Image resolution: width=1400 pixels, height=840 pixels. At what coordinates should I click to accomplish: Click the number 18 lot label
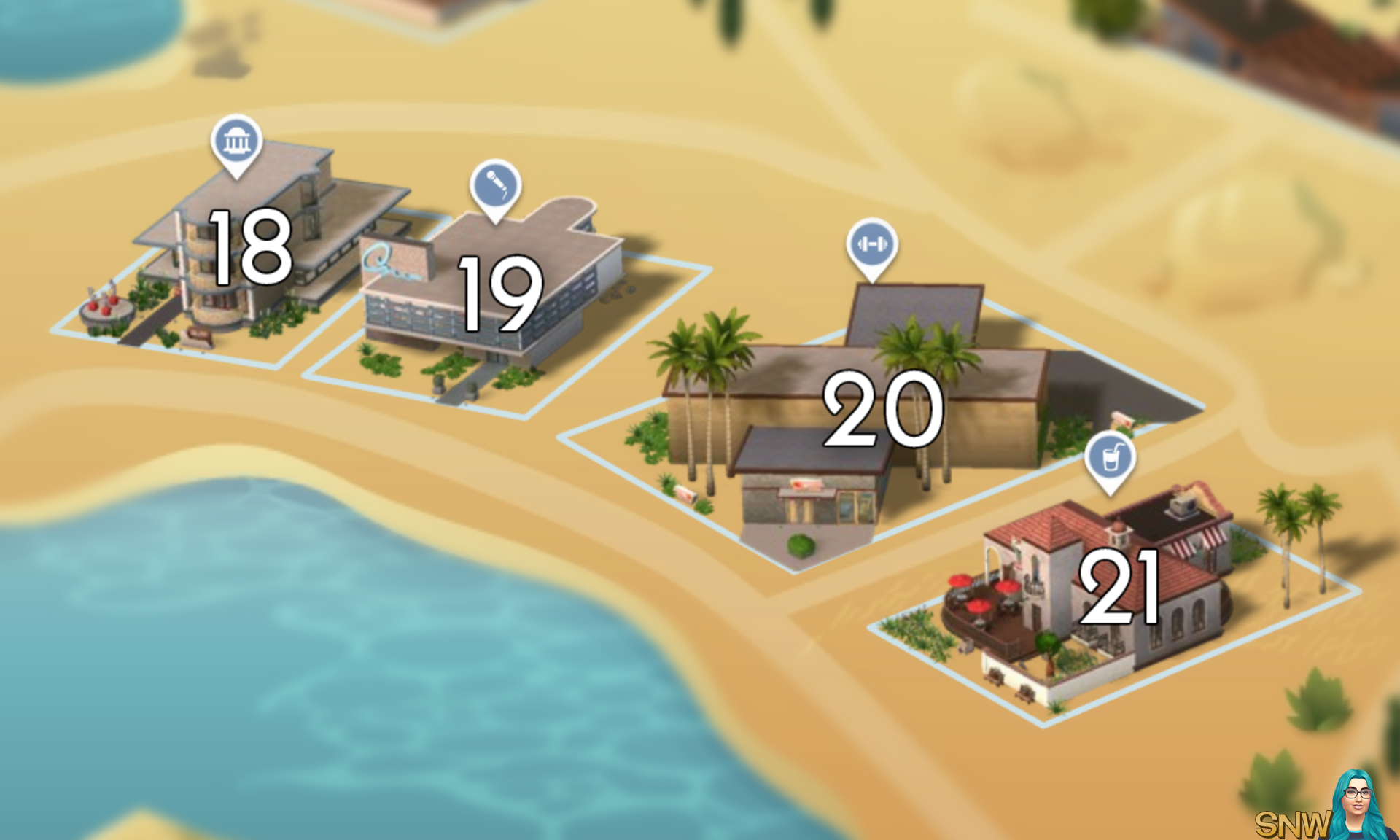(249, 248)
